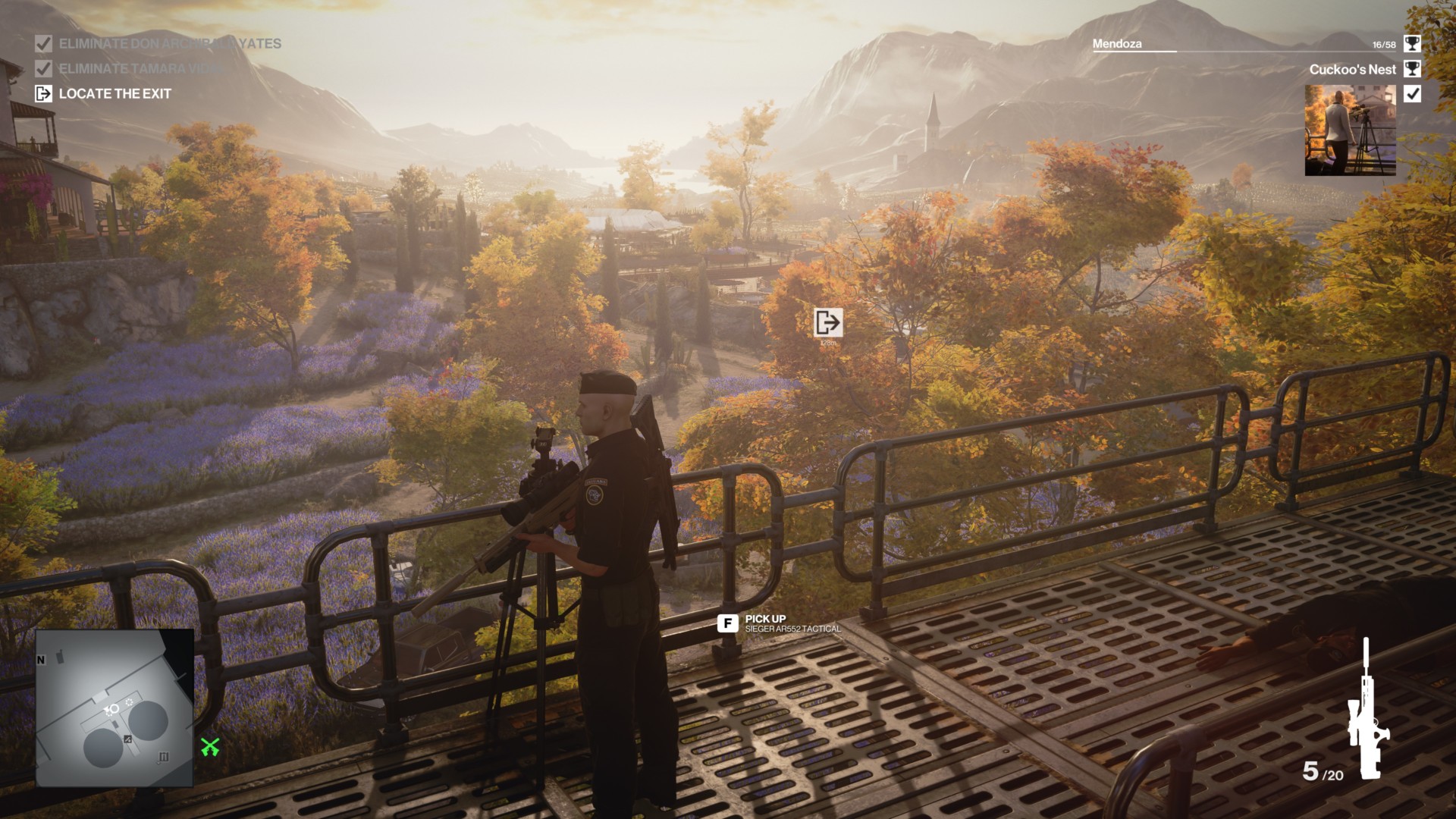Click the green crossed-weapons status icon
The height and width of the screenshot is (819, 1456).
click(x=210, y=747)
